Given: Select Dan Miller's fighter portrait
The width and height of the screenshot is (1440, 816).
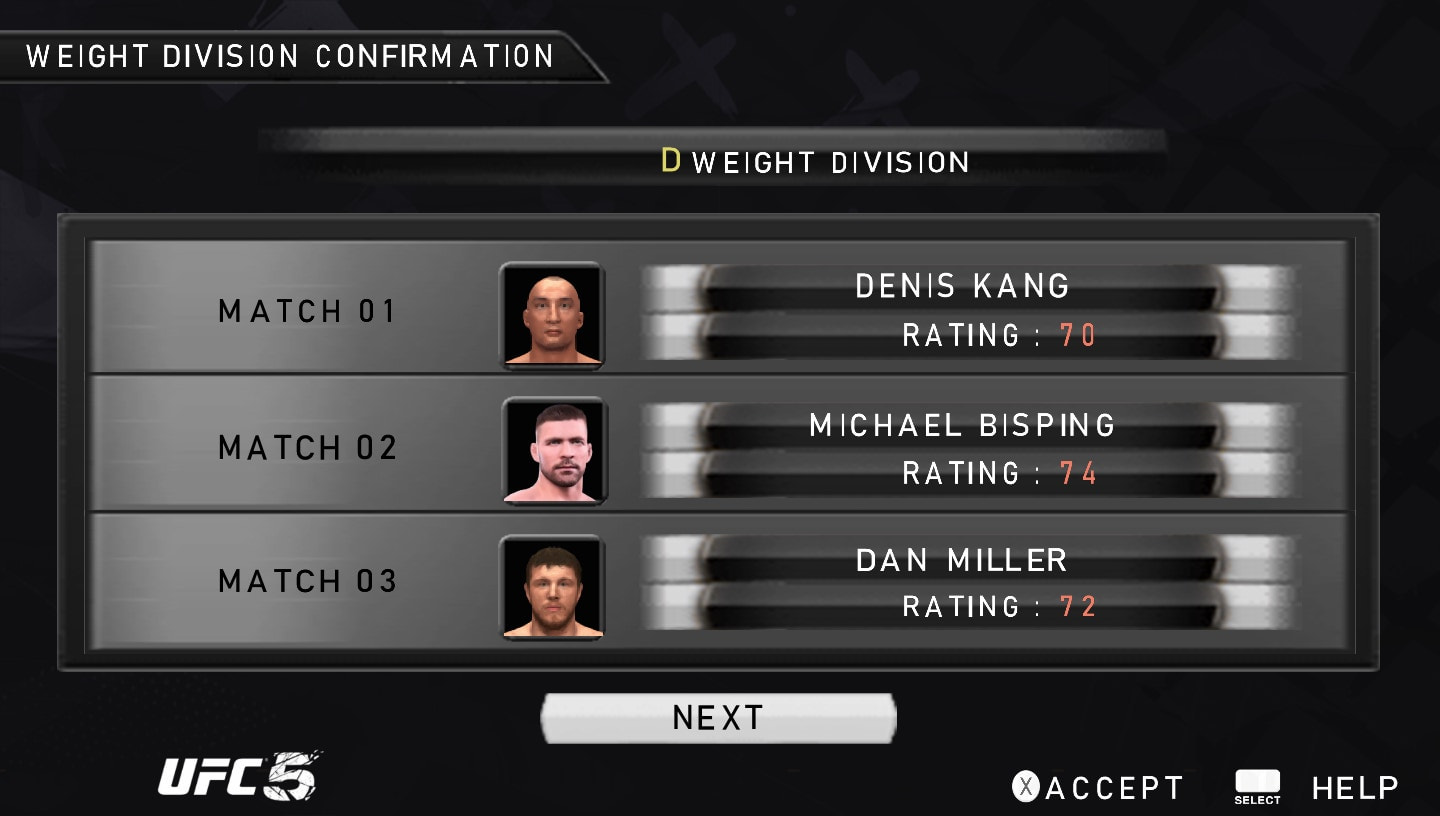Looking at the screenshot, I should click(552, 585).
